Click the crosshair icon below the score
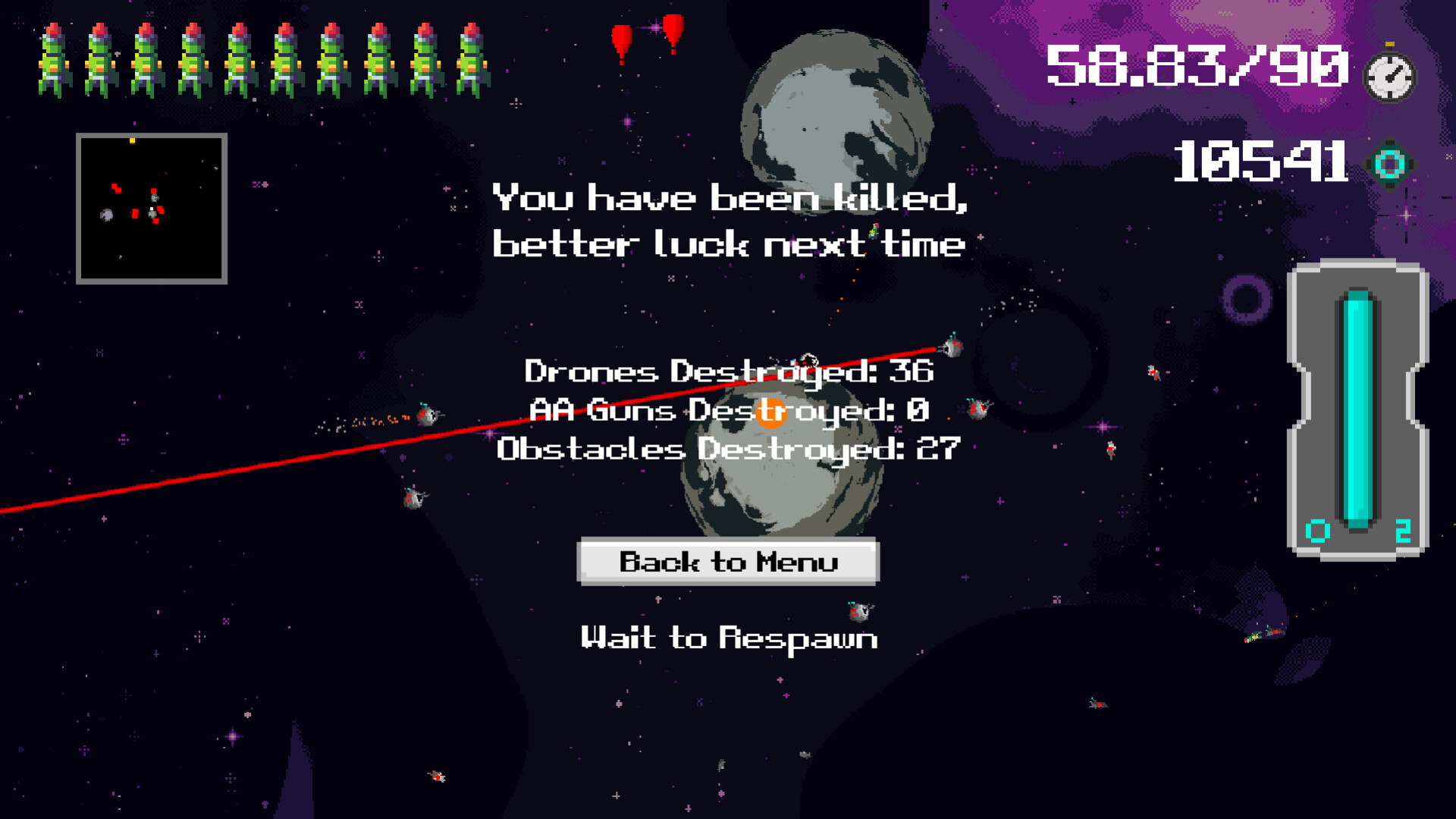 (x=1406, y=216)
